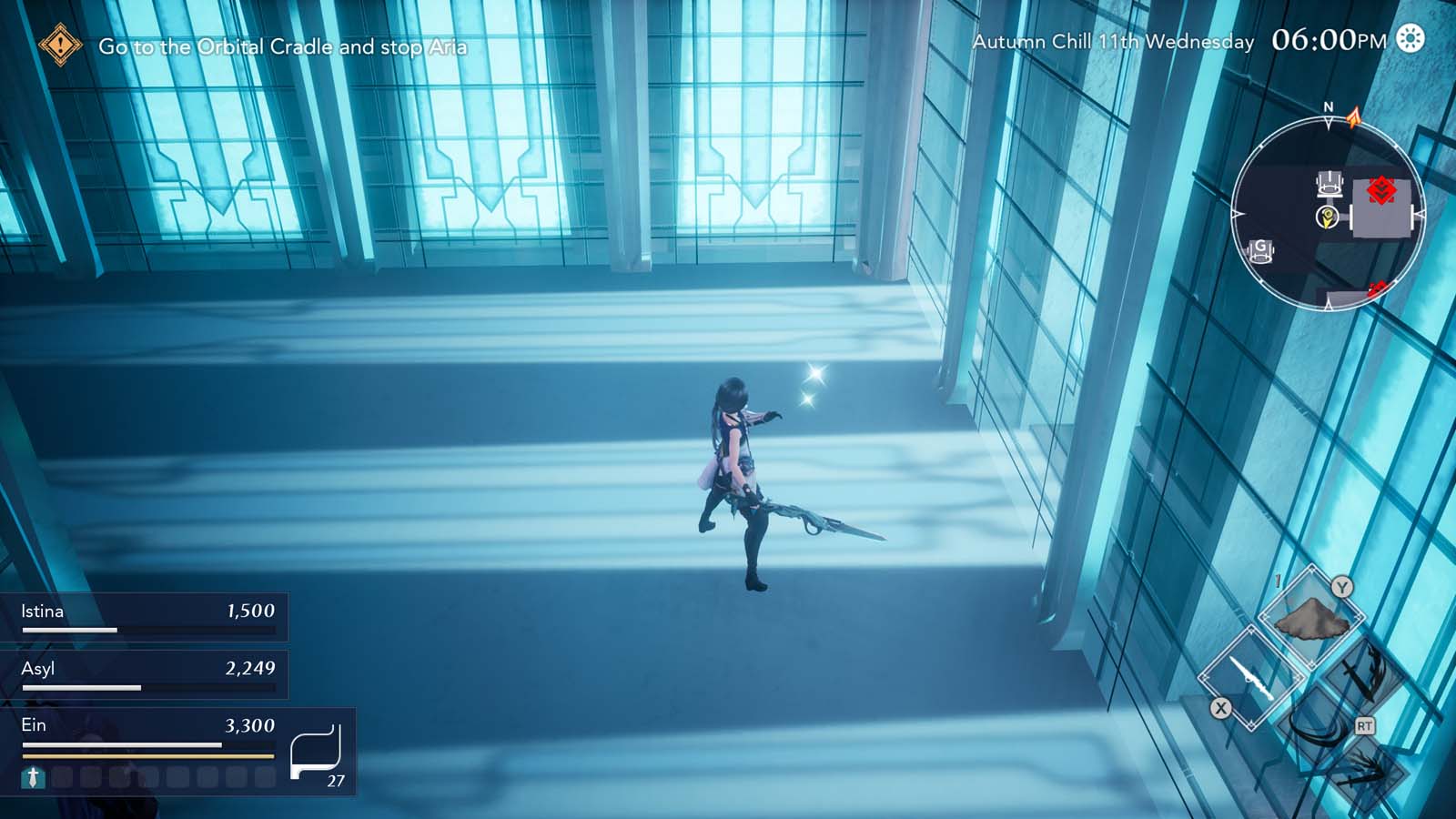The height and width of the screenshot is (819, 1456).
Task: Open the circular minimap
Action: tap(1327, 215)
